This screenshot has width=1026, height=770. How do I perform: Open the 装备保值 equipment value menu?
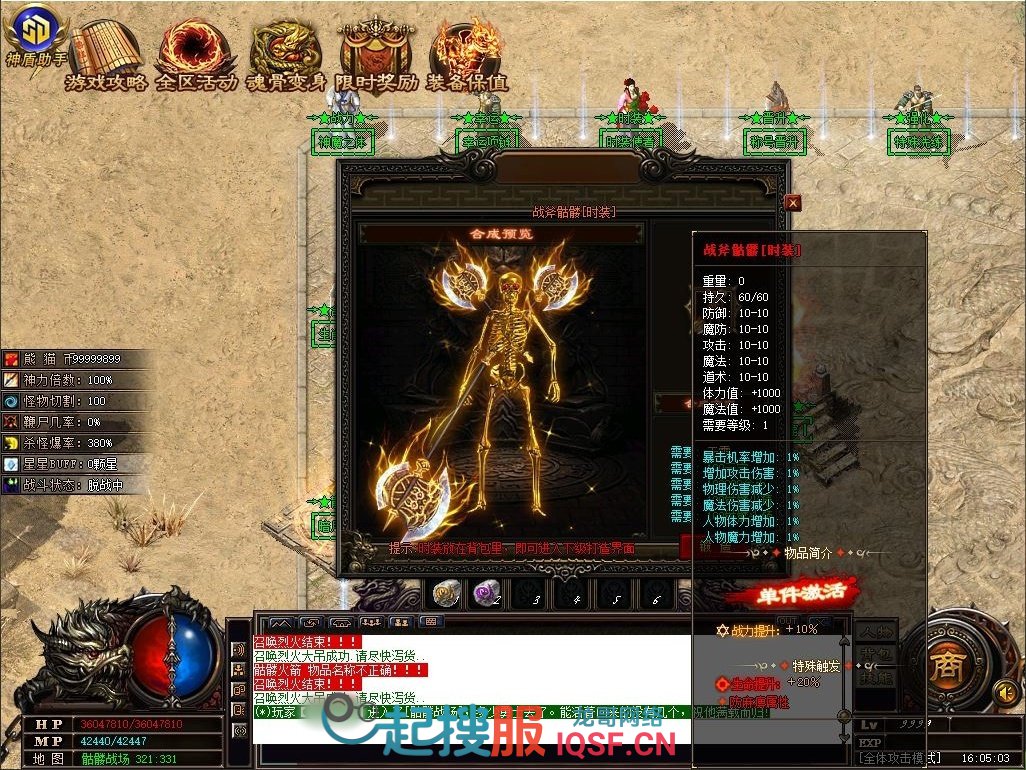pyautogui.click(x=467, y=55)
